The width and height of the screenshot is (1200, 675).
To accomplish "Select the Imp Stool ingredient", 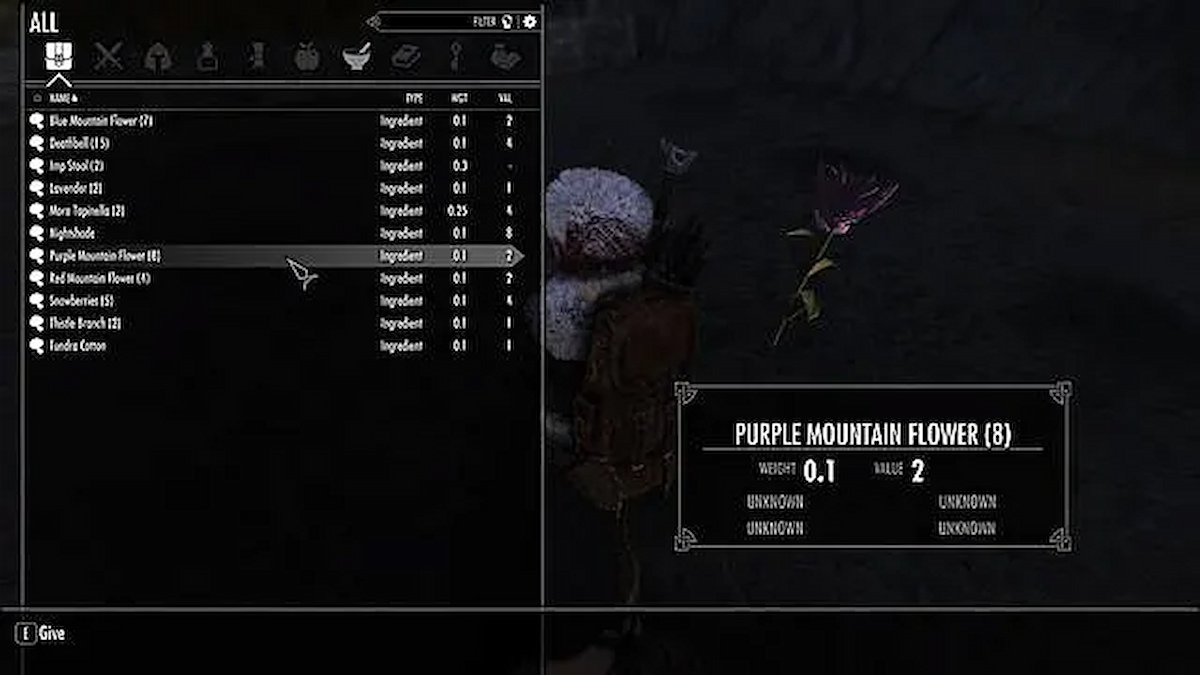I will click(77, 166).
